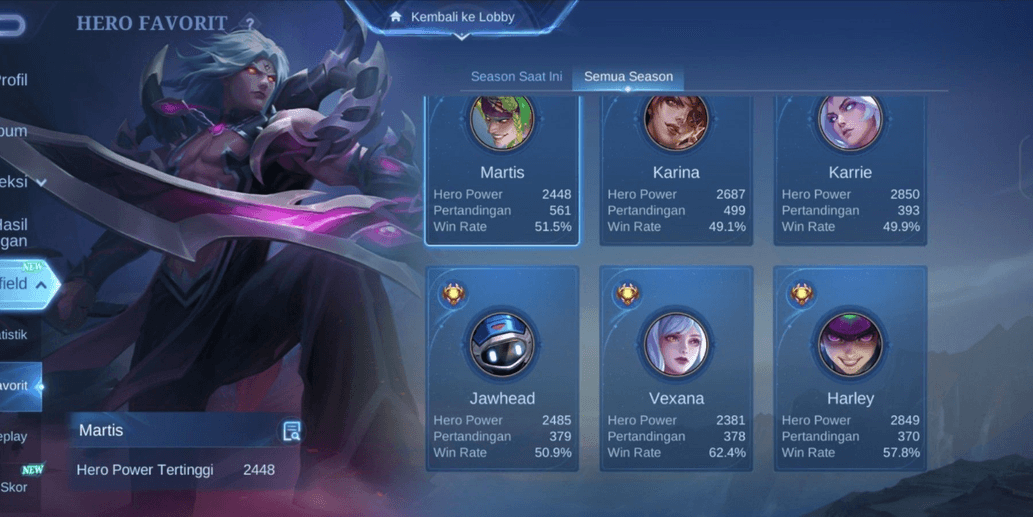Viewport: 1033px width, 517px height.
Task: Select the Karina hero card
Action: [676, 170]
